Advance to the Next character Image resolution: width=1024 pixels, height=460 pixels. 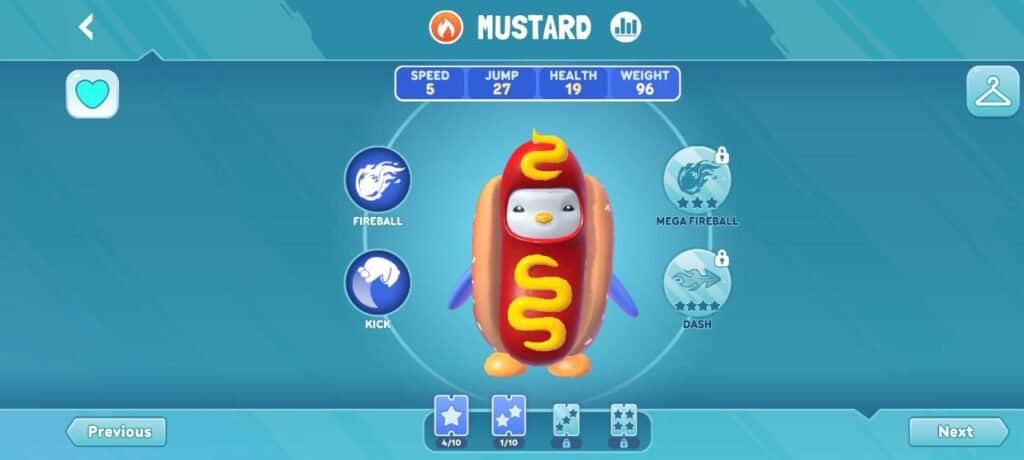[x=957, y=432]
